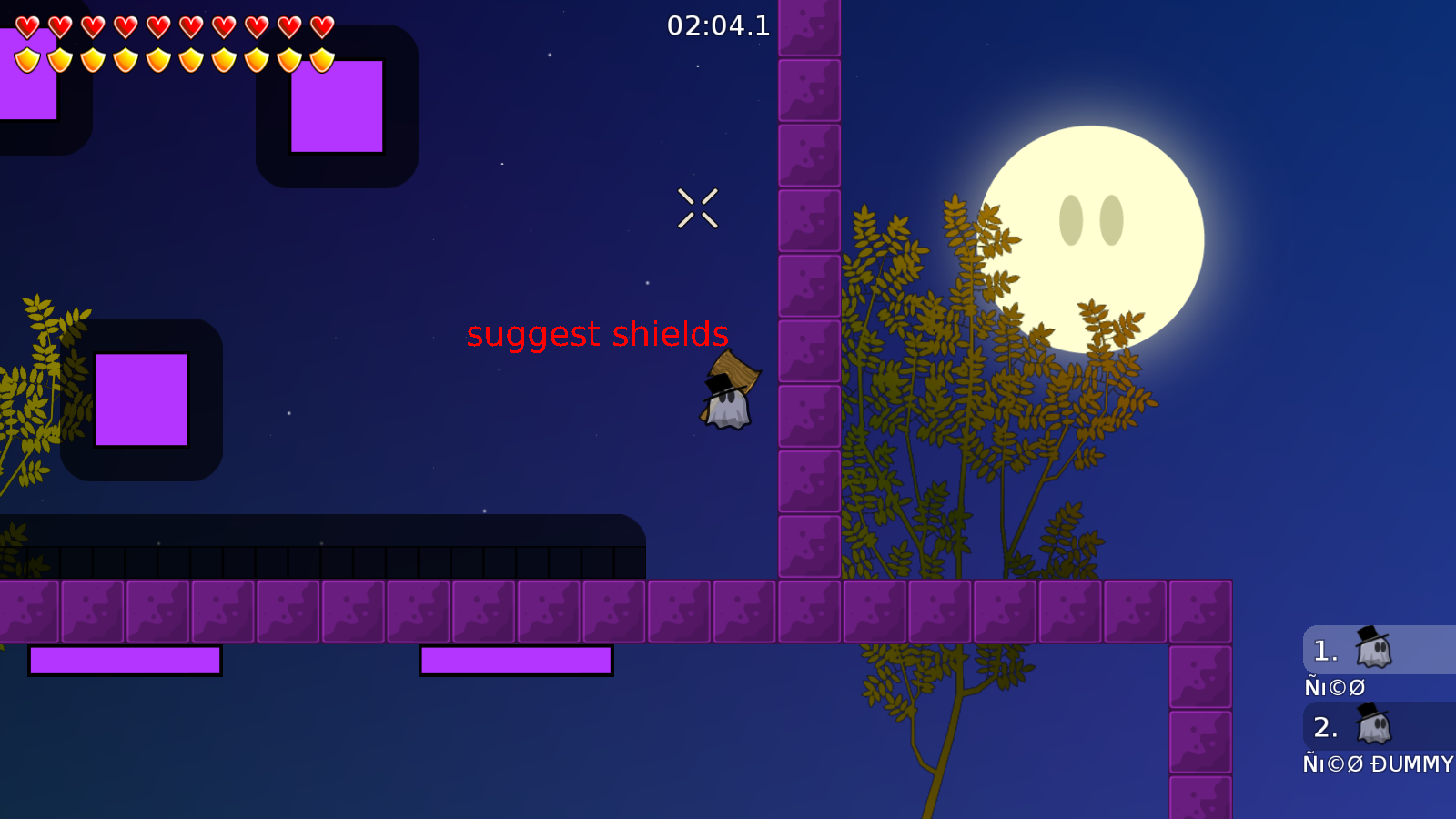Viewport: 1456px width, 819px height.
Task: Click the first red heart in the health bar
Action: tap(25, 27)
